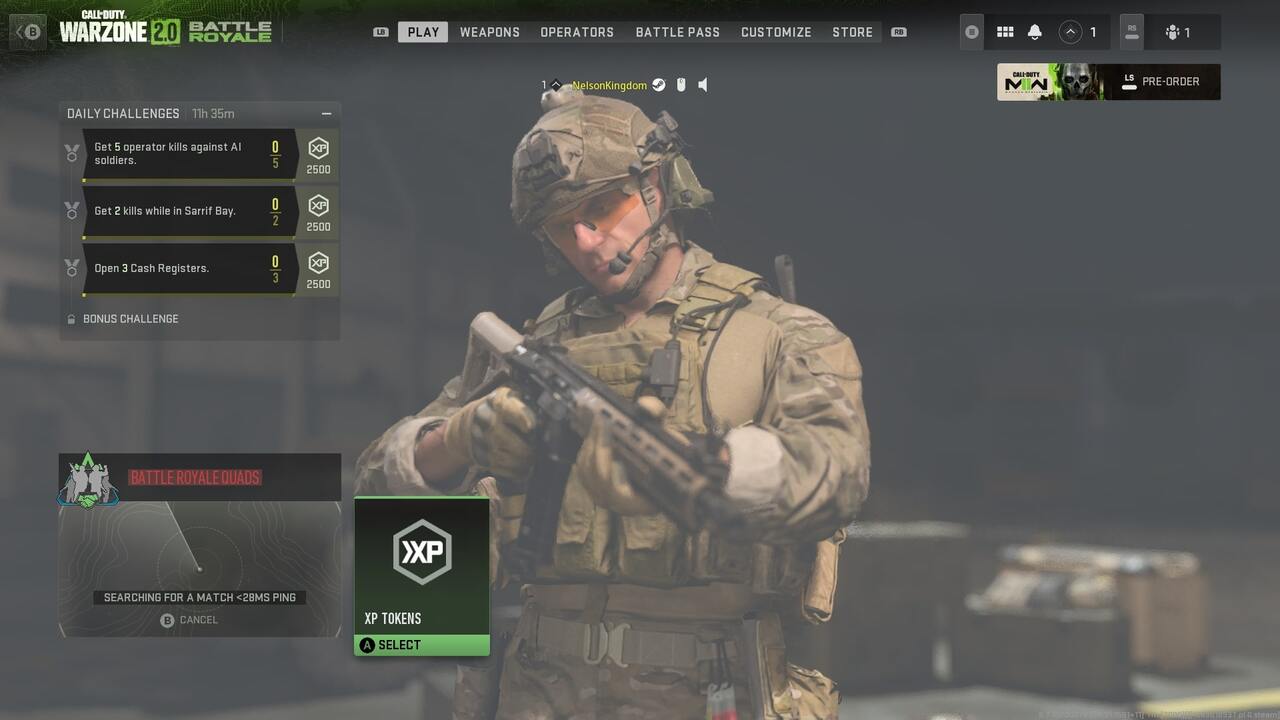
Task: Switch to the WEAPONS tab
Action: tap(489, 31)
